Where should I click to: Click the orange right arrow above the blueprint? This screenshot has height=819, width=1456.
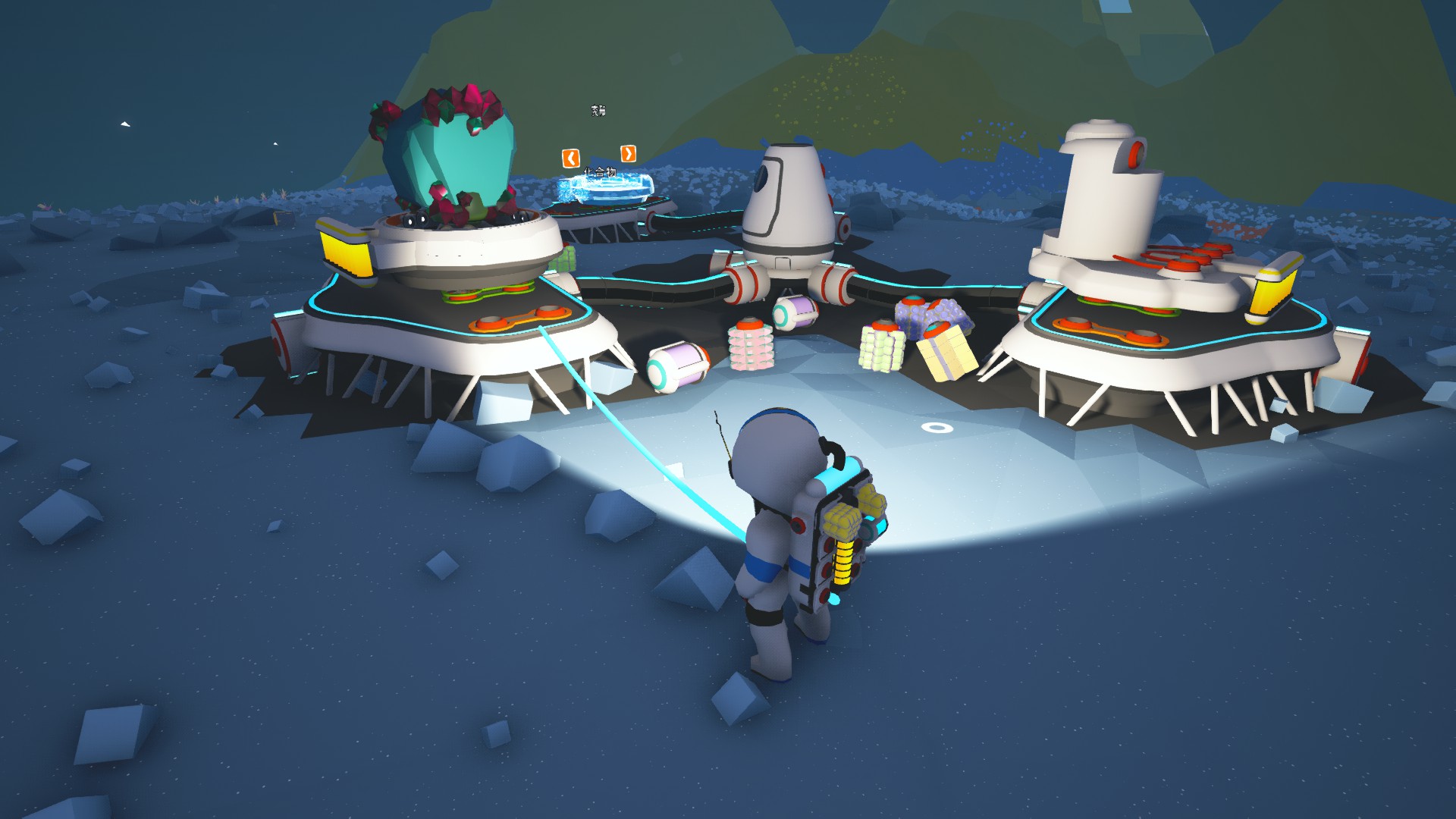click(x=628, y=154)
